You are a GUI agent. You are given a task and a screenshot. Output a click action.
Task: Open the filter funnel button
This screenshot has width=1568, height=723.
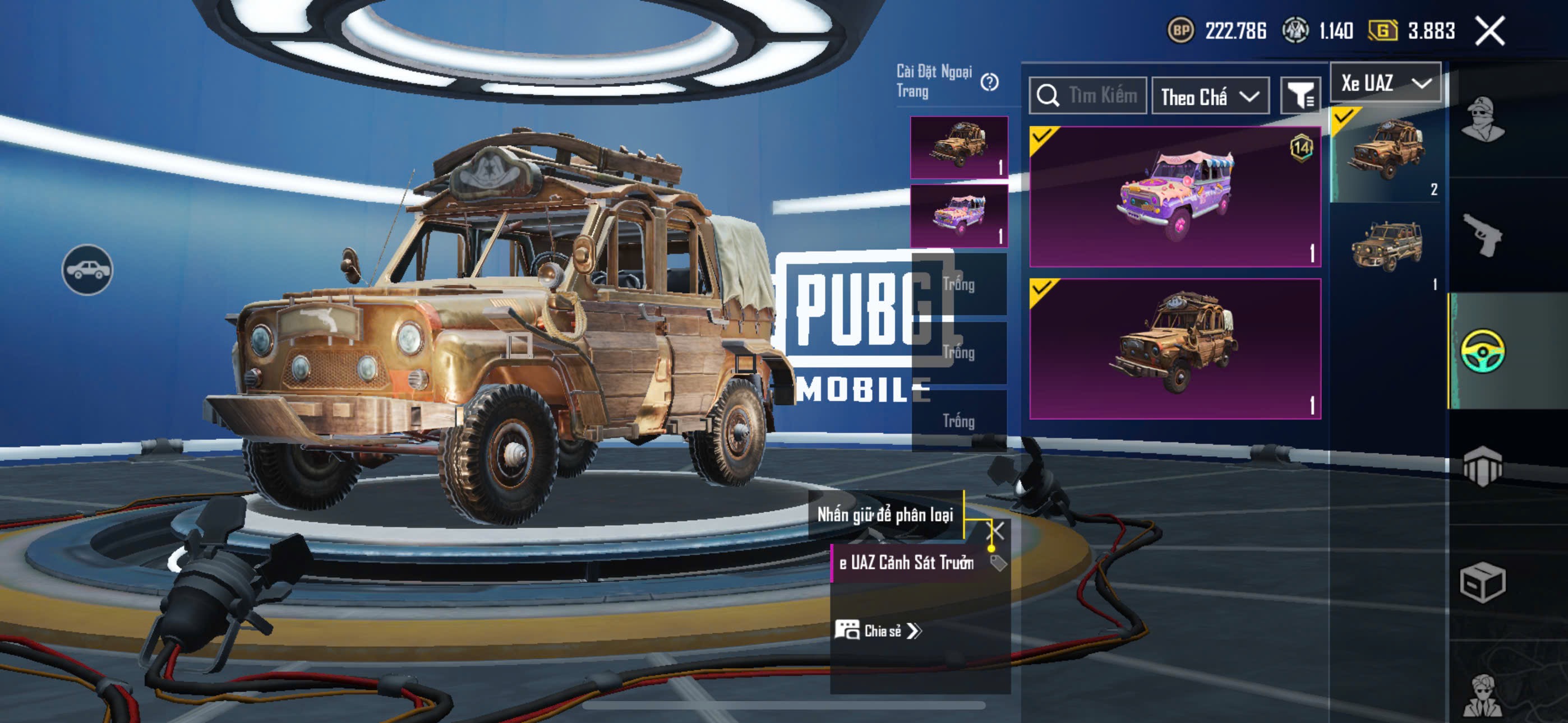point(1300,96)
